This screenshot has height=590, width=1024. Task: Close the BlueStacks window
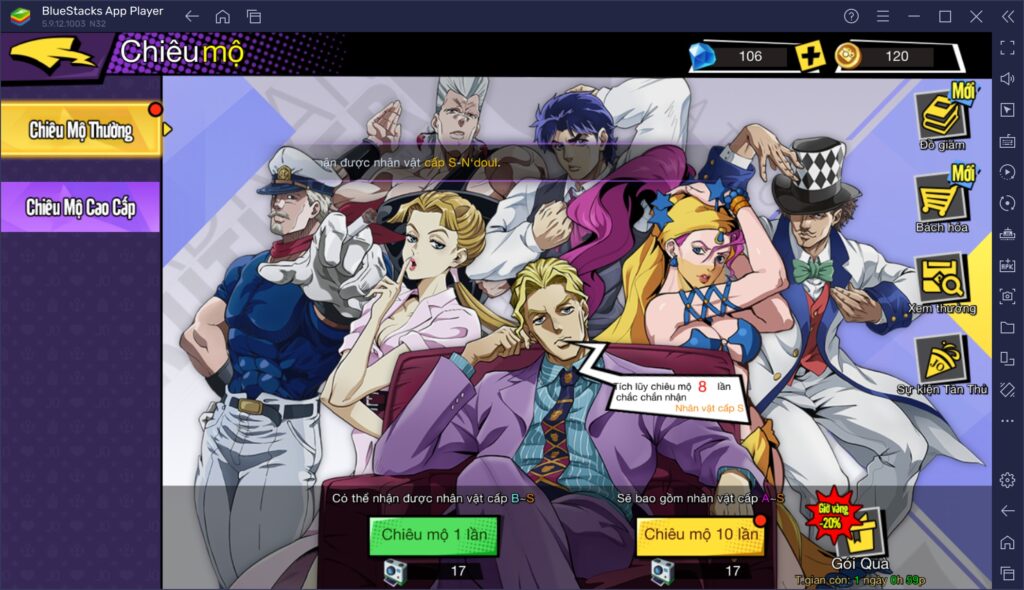(x=975, y=16)
